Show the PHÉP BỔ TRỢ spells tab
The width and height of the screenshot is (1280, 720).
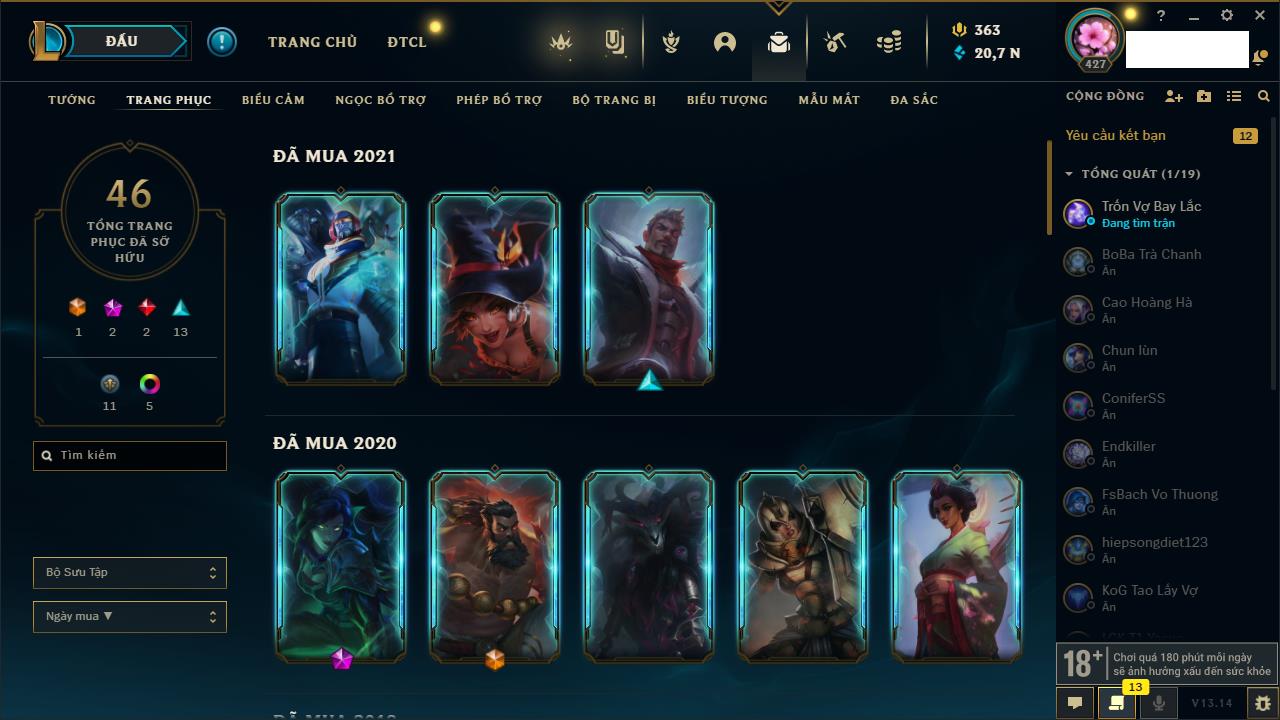(499, 100)
